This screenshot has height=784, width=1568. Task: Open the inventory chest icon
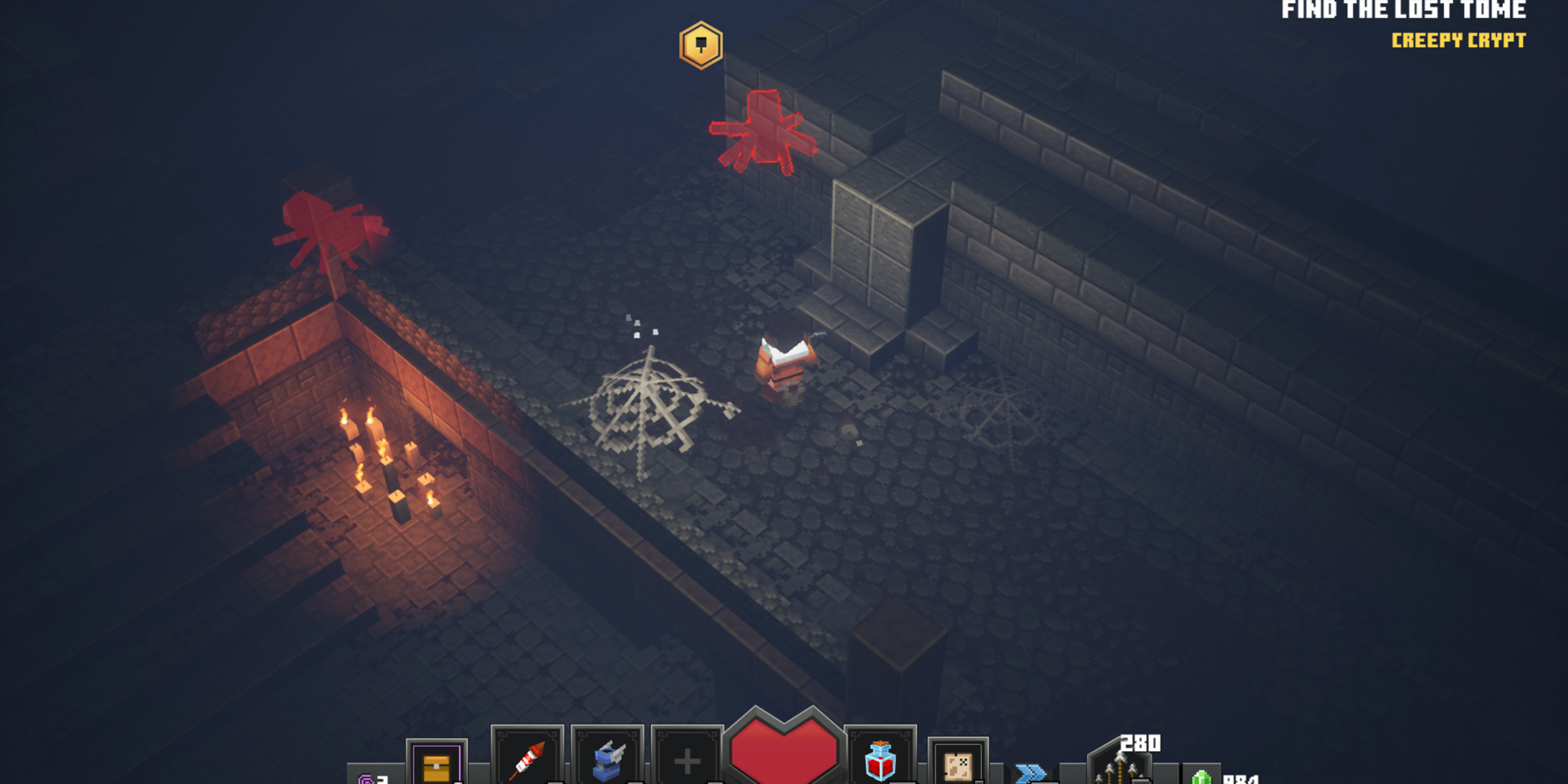tap(437, 765)
